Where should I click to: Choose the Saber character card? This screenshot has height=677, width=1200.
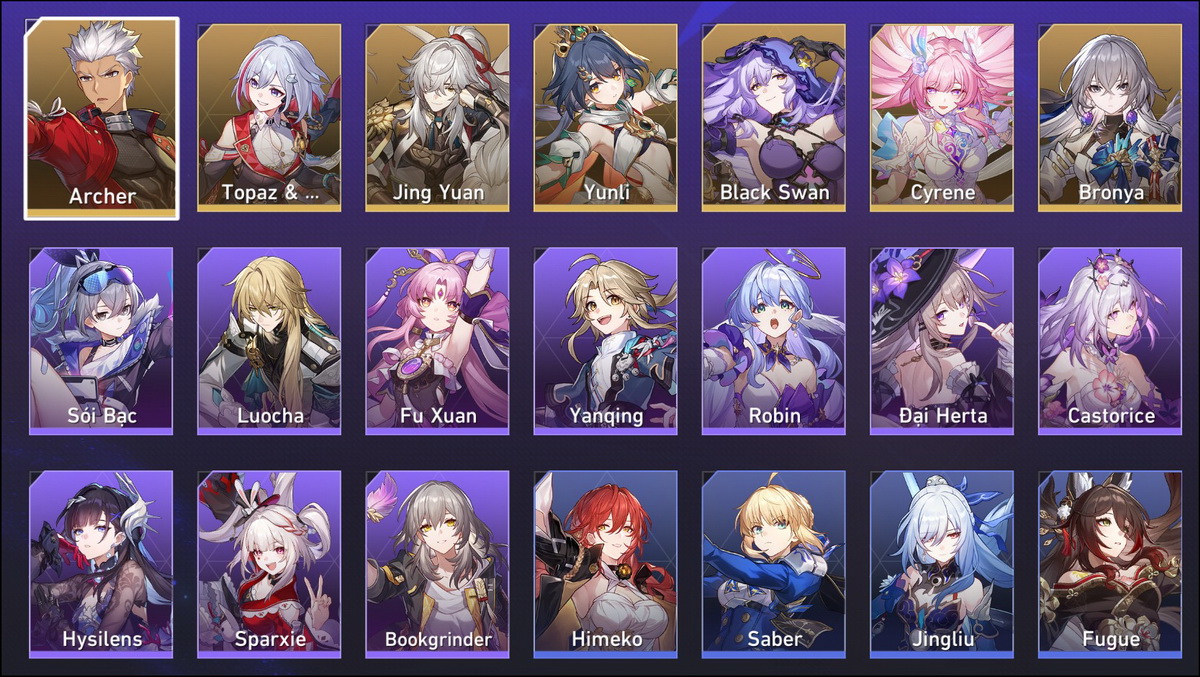pyautogui.click(x=773, y=564)
